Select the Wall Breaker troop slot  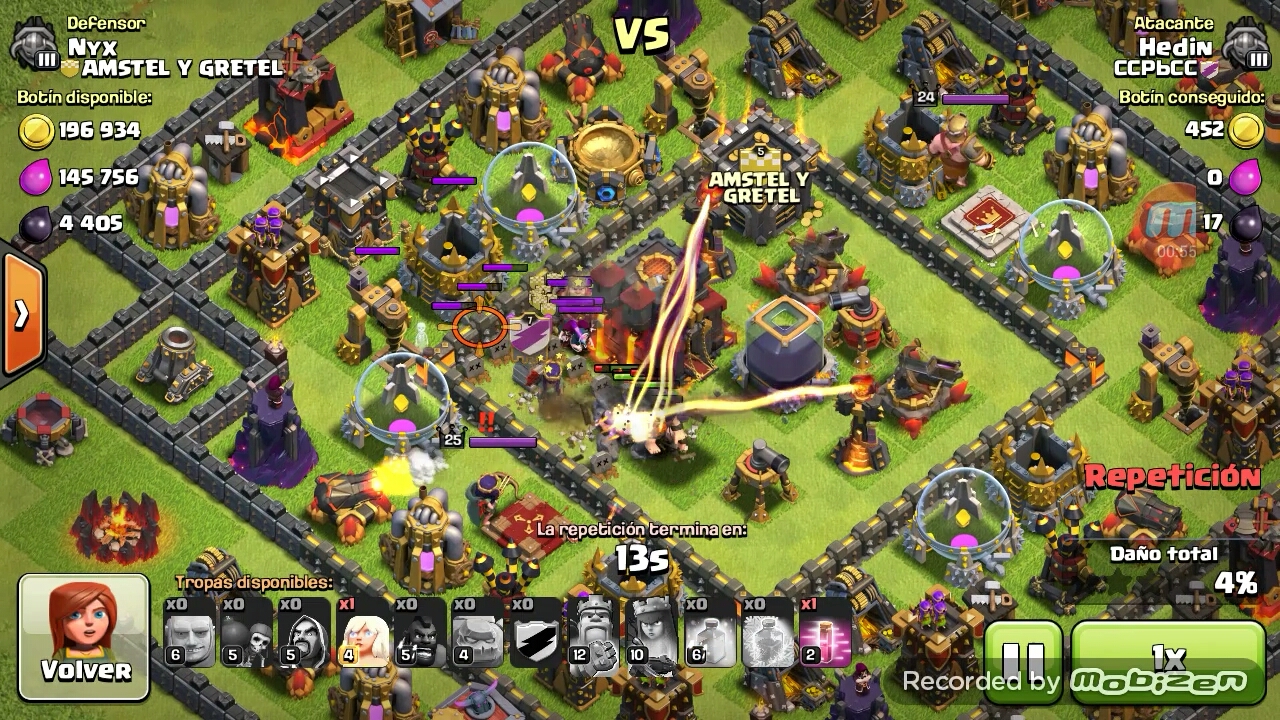(247, 633)
